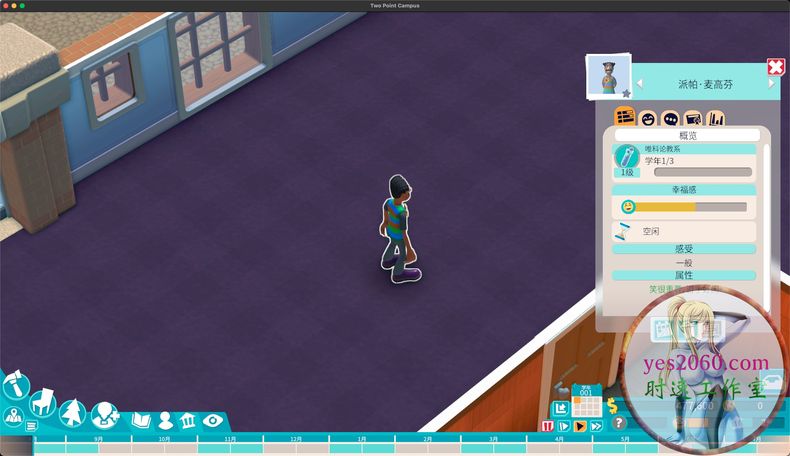Open the chair items menu
This screenshot has width=790, height=456.
42,405
